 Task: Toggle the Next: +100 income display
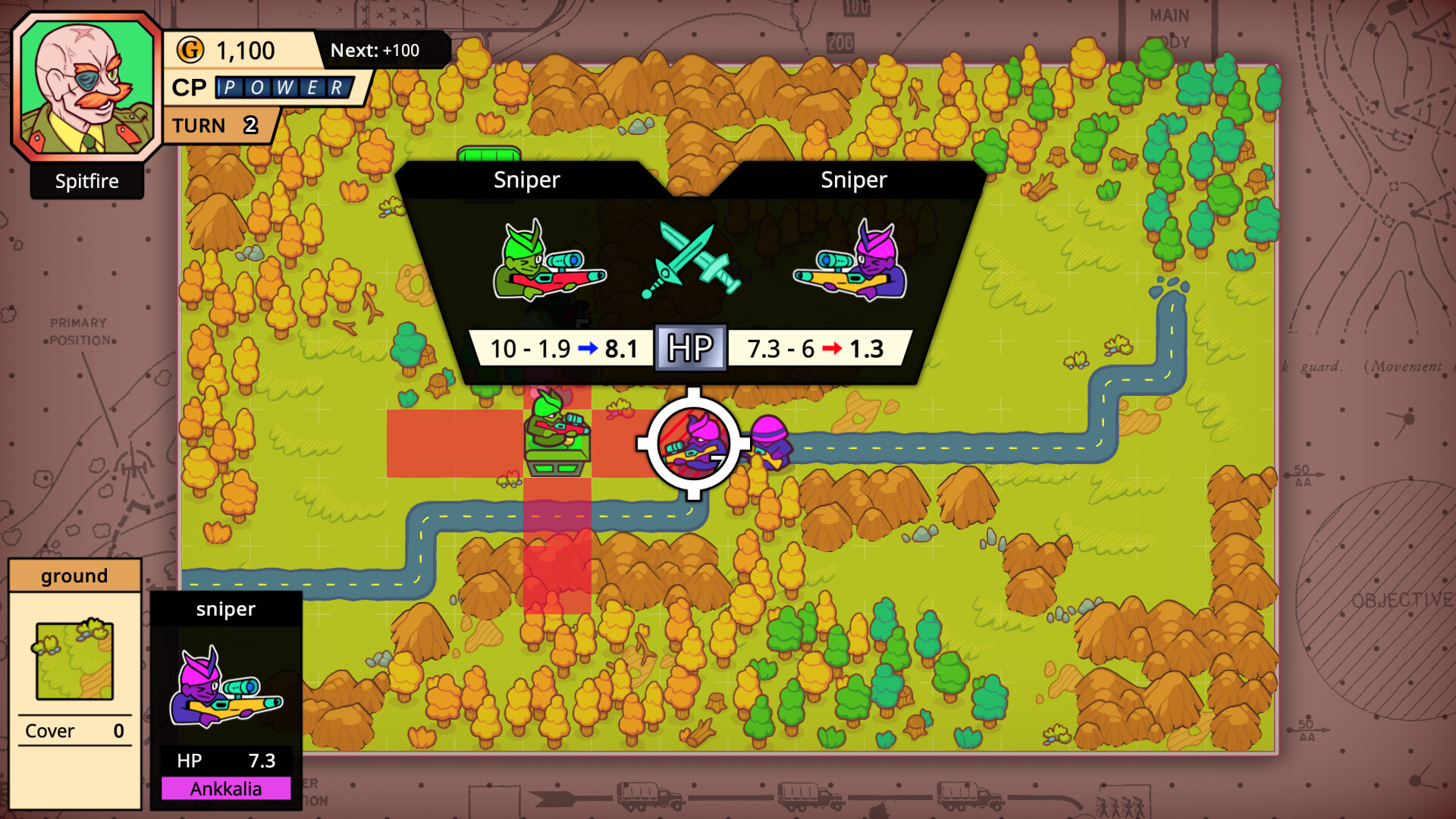point(377,51)
